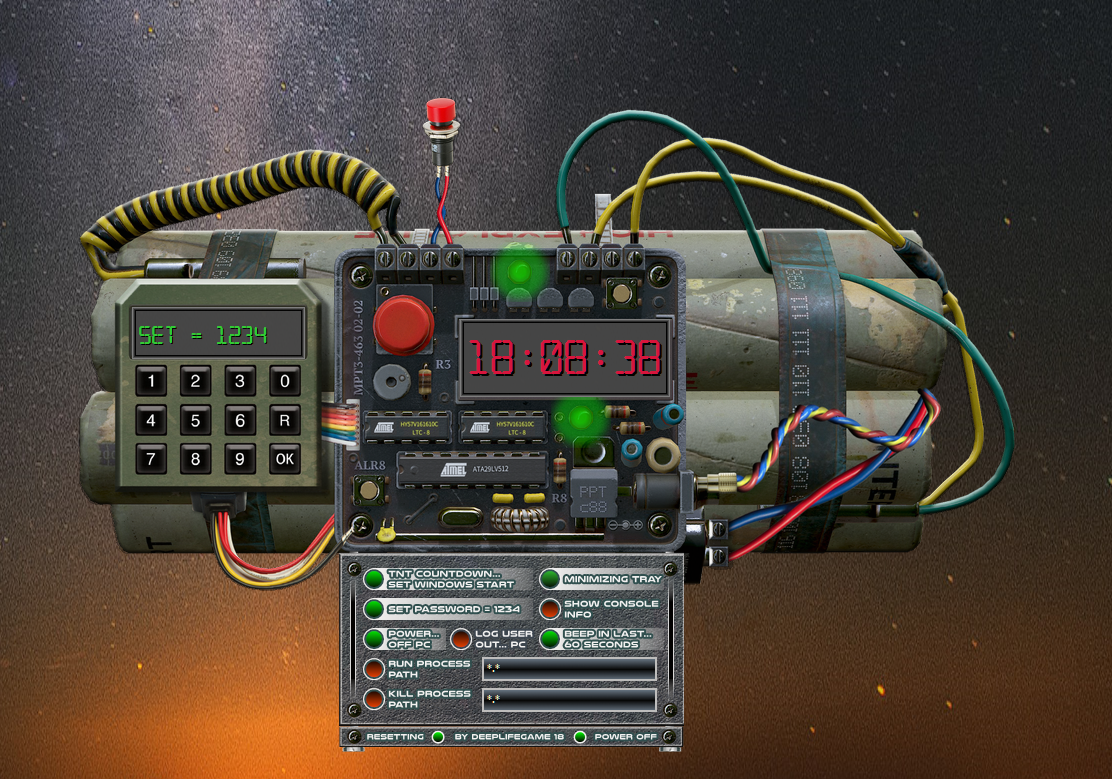Toggle the Power Off PC option
Image resolution: width=1112 pixels, height=779 pixels.
pyautogui.click(x=374, y=639)
